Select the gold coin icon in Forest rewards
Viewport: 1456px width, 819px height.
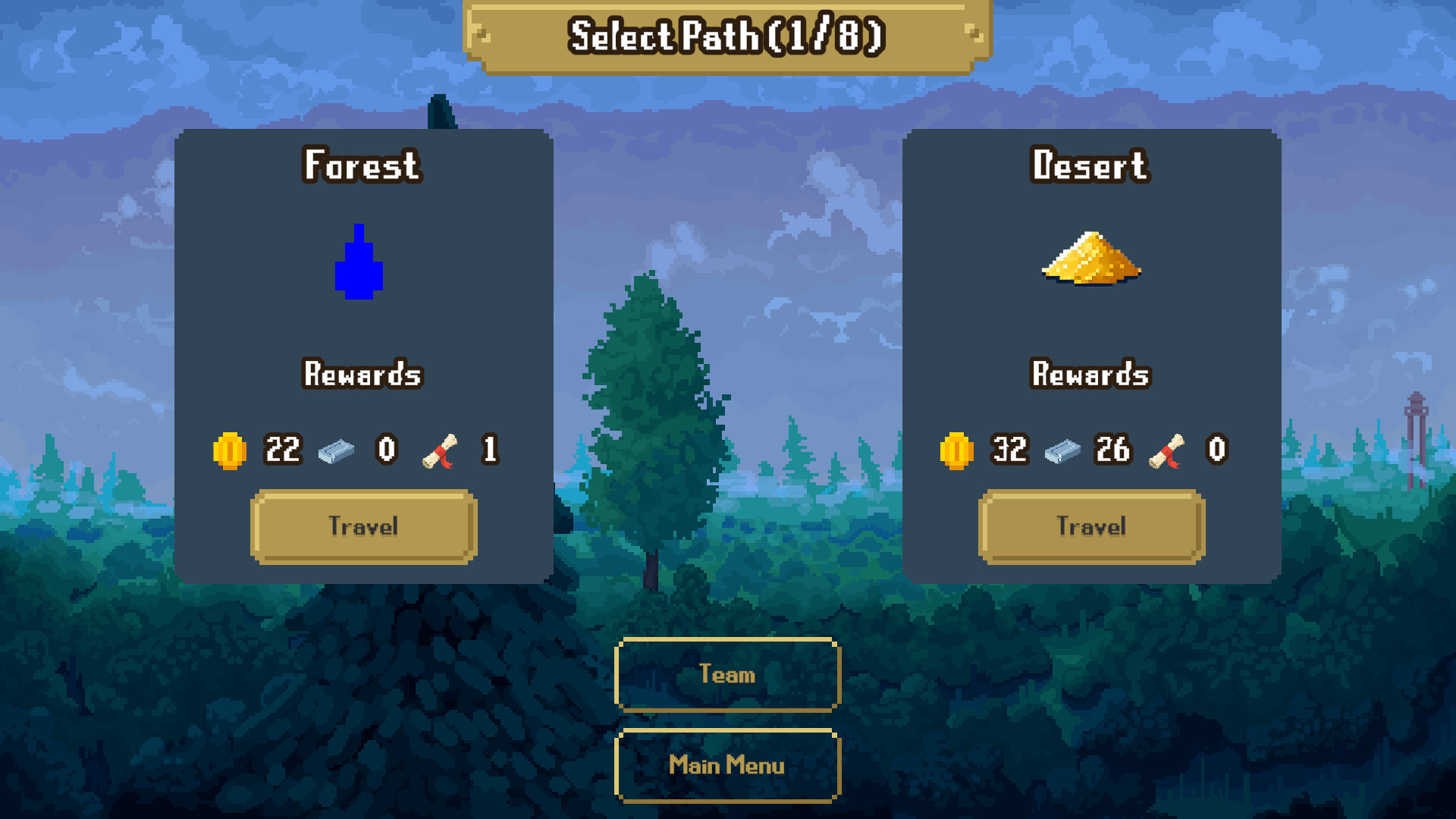[230, 450]
